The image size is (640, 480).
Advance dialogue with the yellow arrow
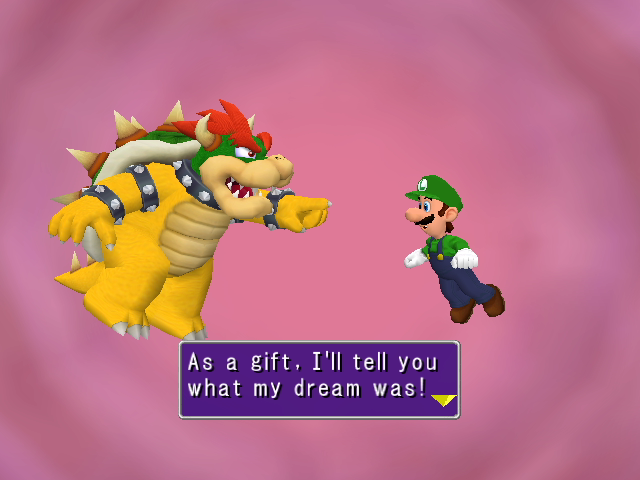(x=443, y=402)
